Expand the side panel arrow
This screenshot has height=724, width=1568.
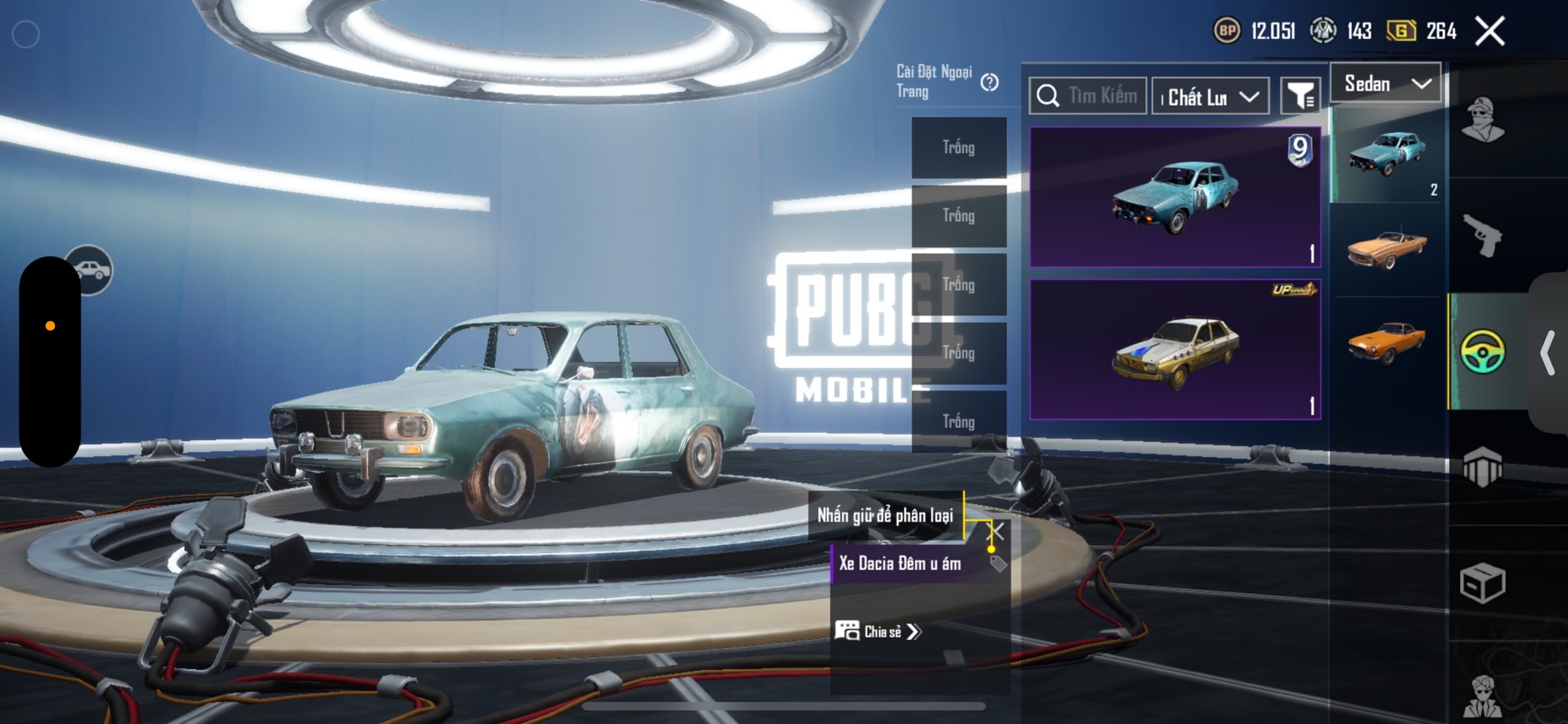(1547, 353)
